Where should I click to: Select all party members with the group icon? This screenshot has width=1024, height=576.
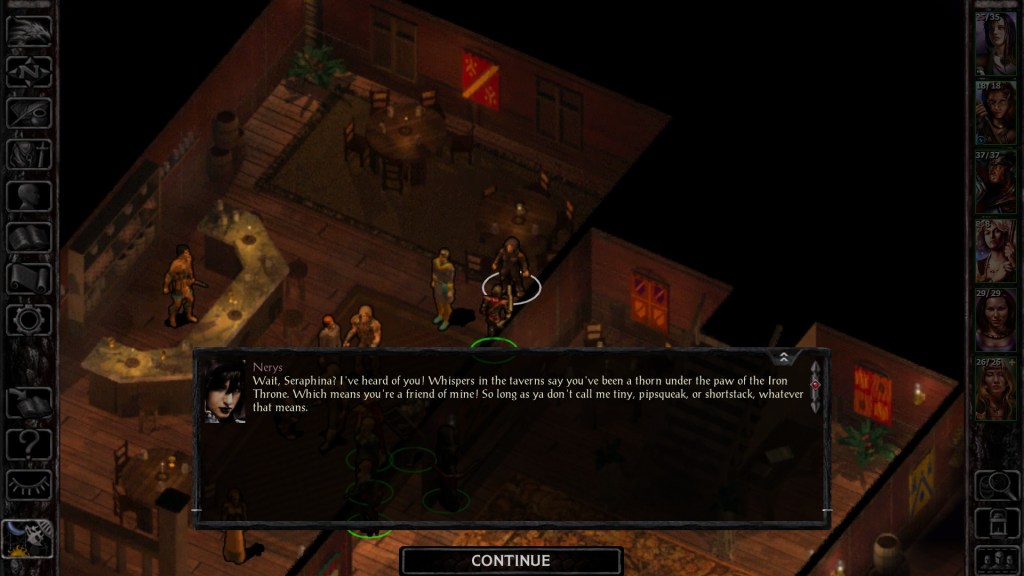(x=995, y=559)
